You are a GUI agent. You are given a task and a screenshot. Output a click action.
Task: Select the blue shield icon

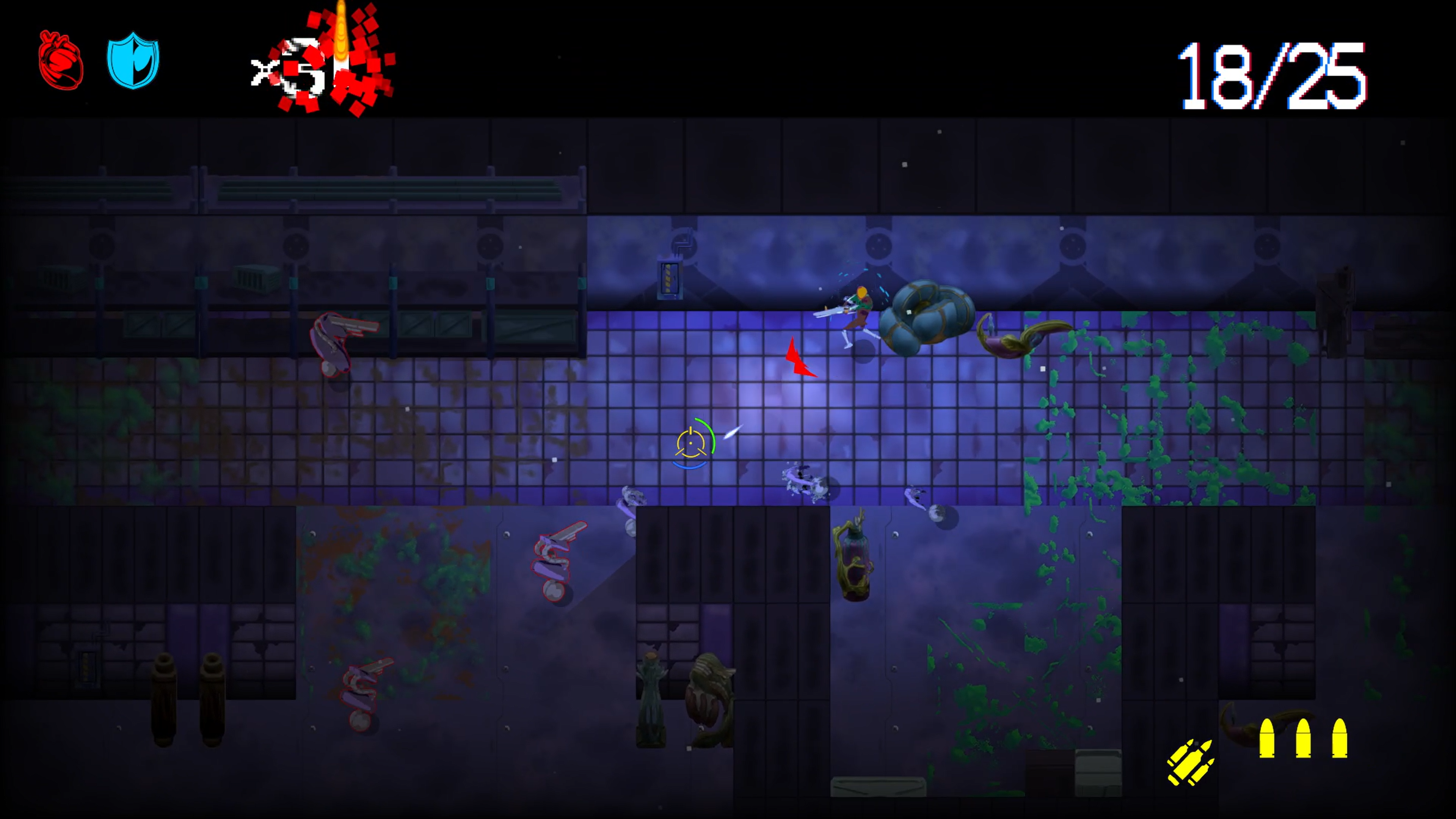pyautogui.click(x=133, y=61)
